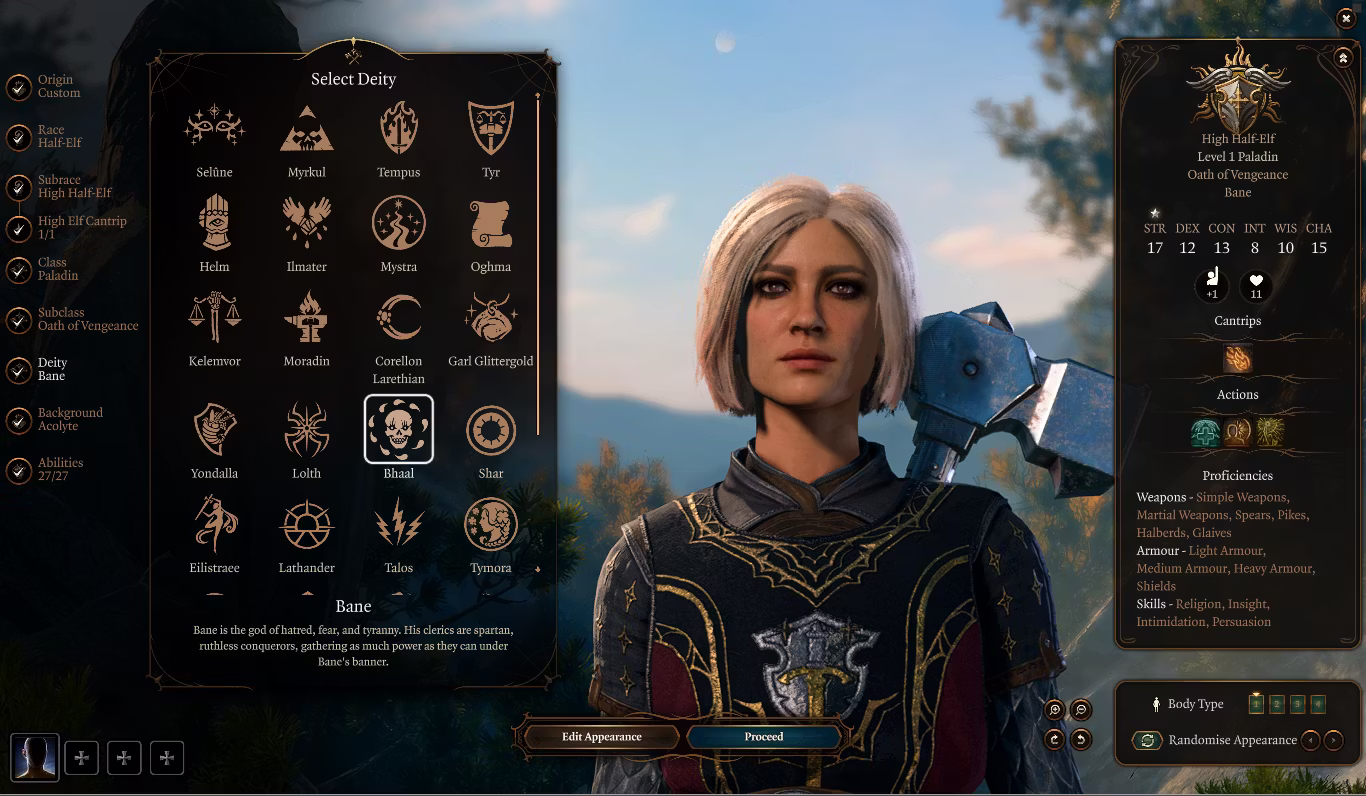Viewport: 1366px width, 796px height.
Task: Close the character creation screen
Action: coord(1346,18)
